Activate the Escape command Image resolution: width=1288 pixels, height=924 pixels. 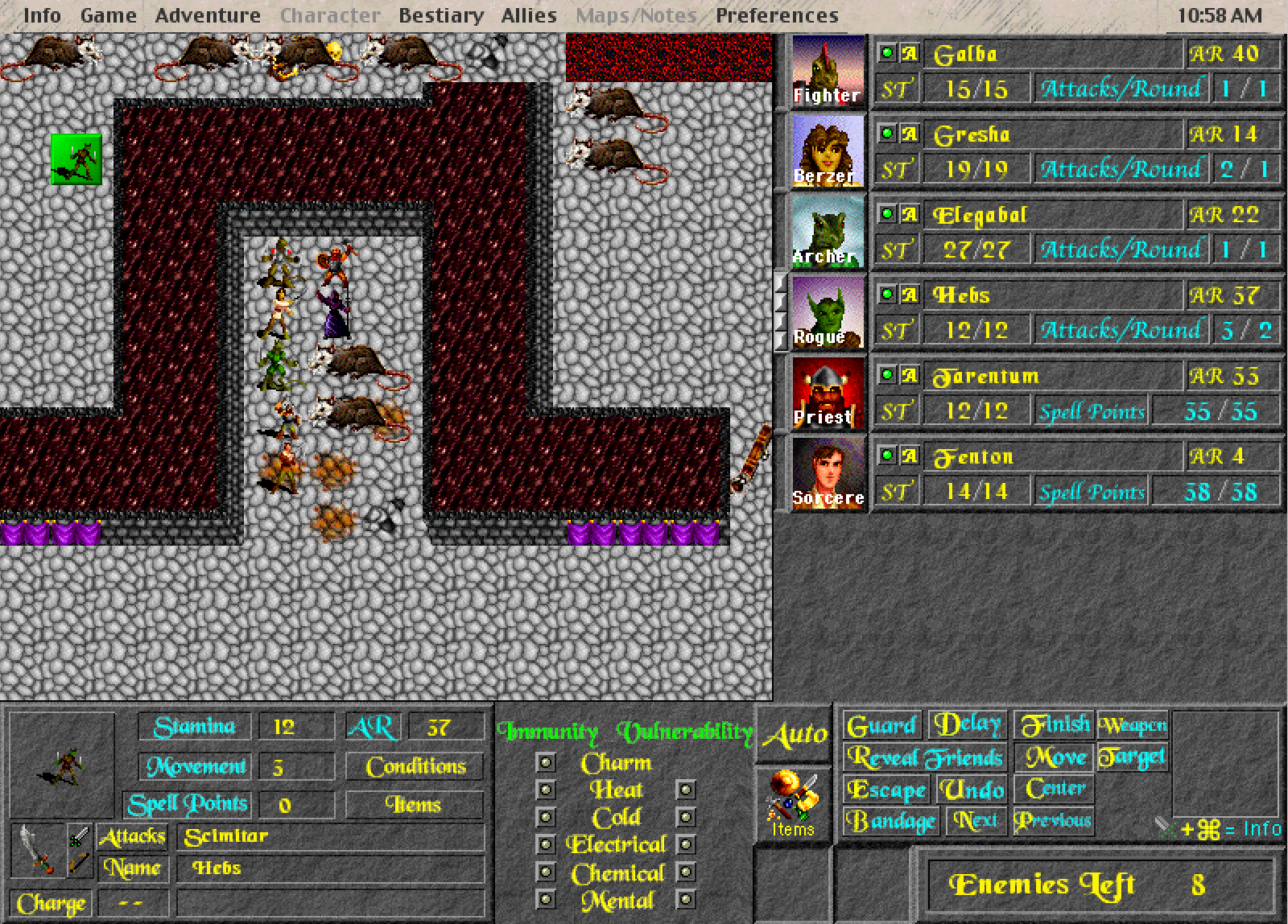pos(886,790)
